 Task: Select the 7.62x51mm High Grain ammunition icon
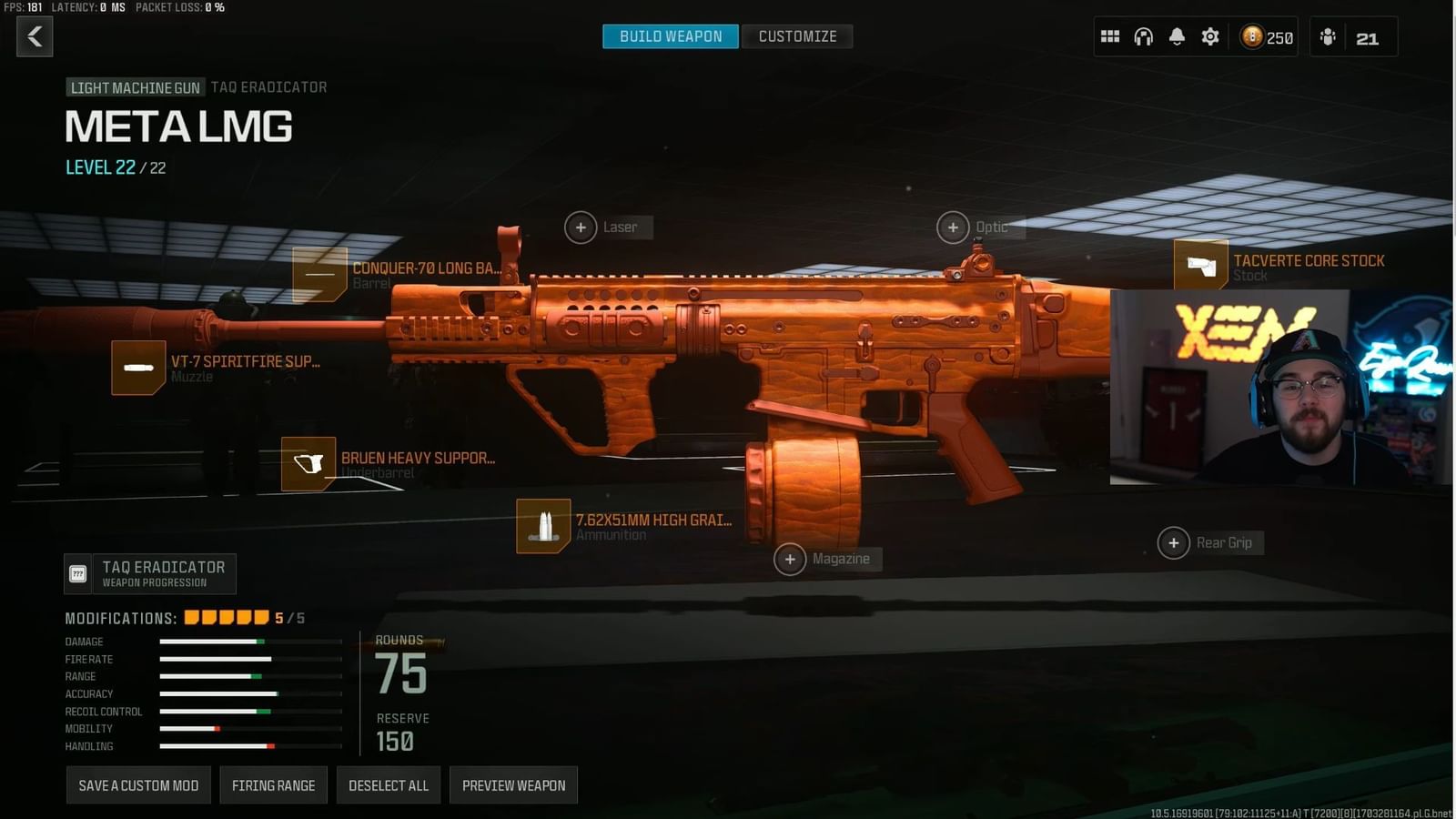543,526
